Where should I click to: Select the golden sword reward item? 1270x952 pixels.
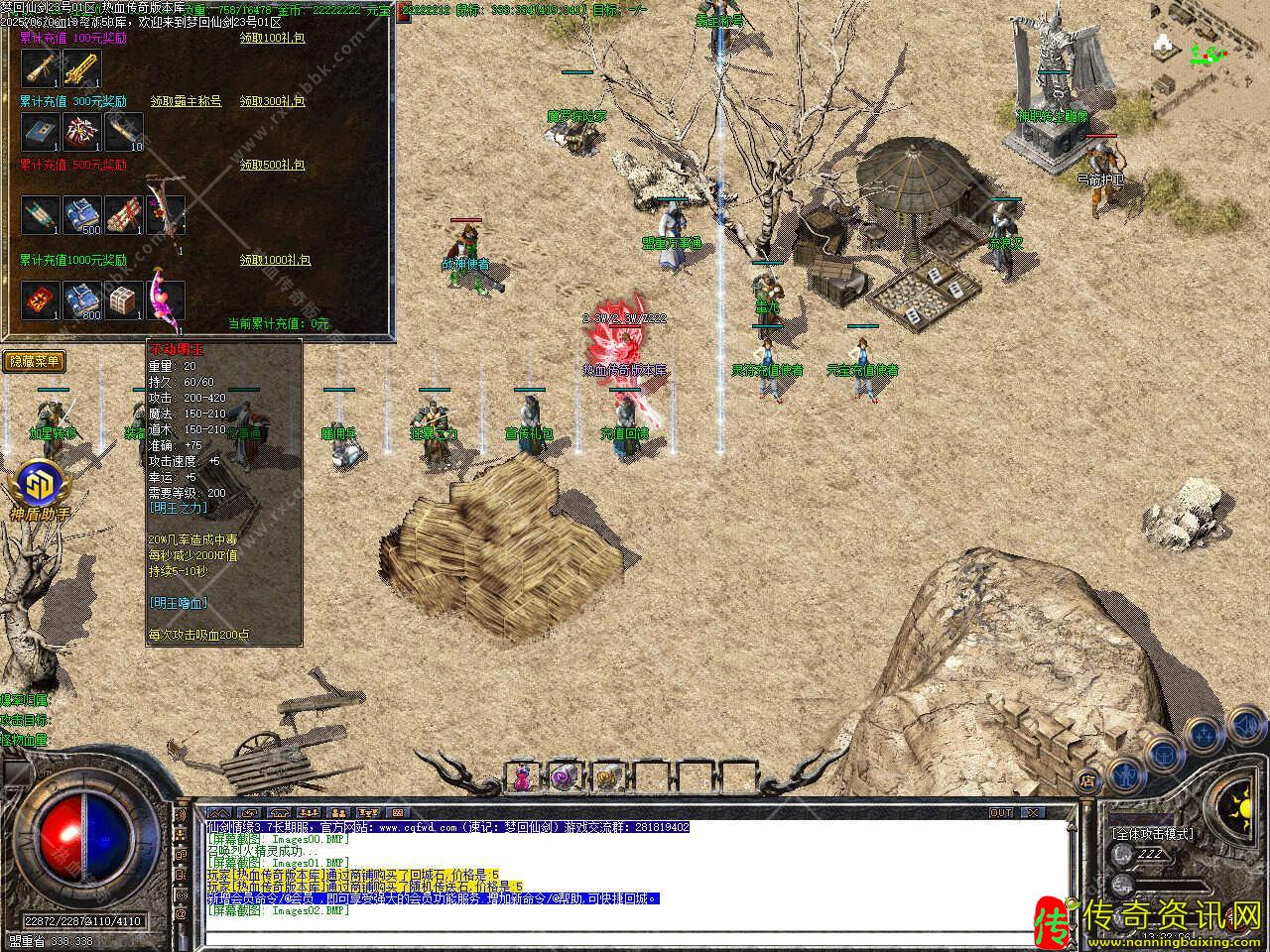[82, 68]
